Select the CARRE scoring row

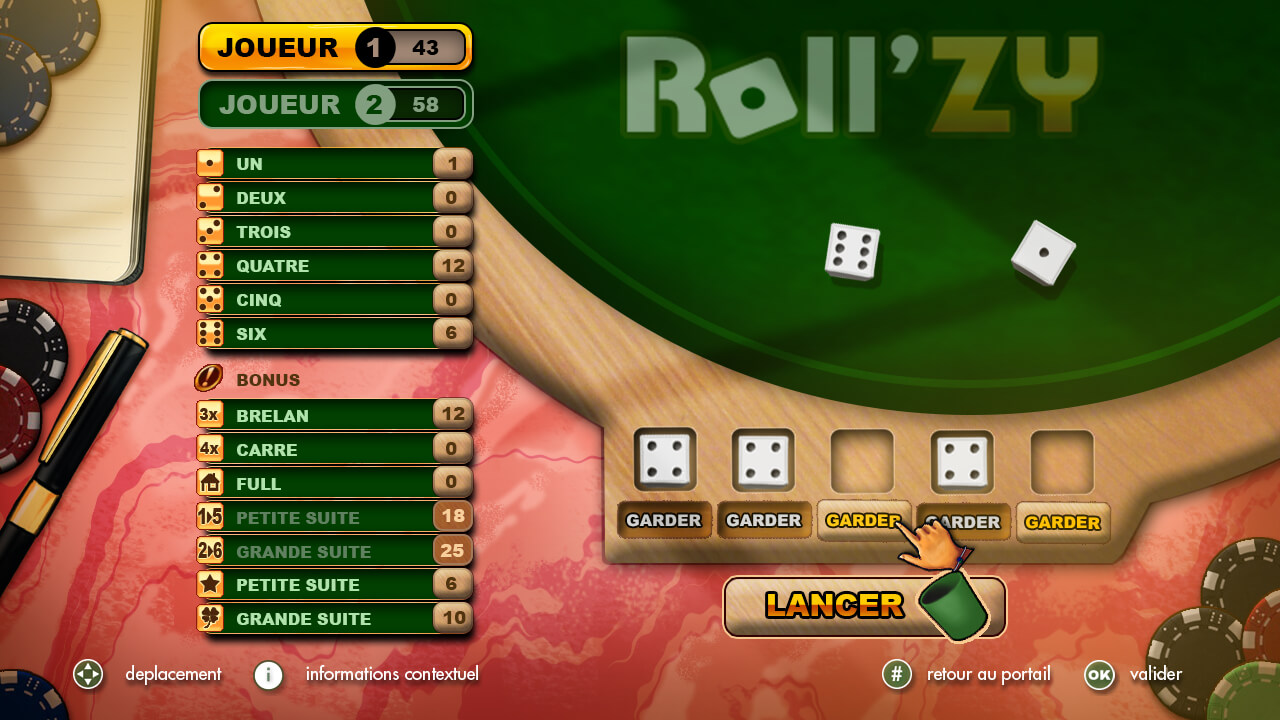[x=334, y=449]
